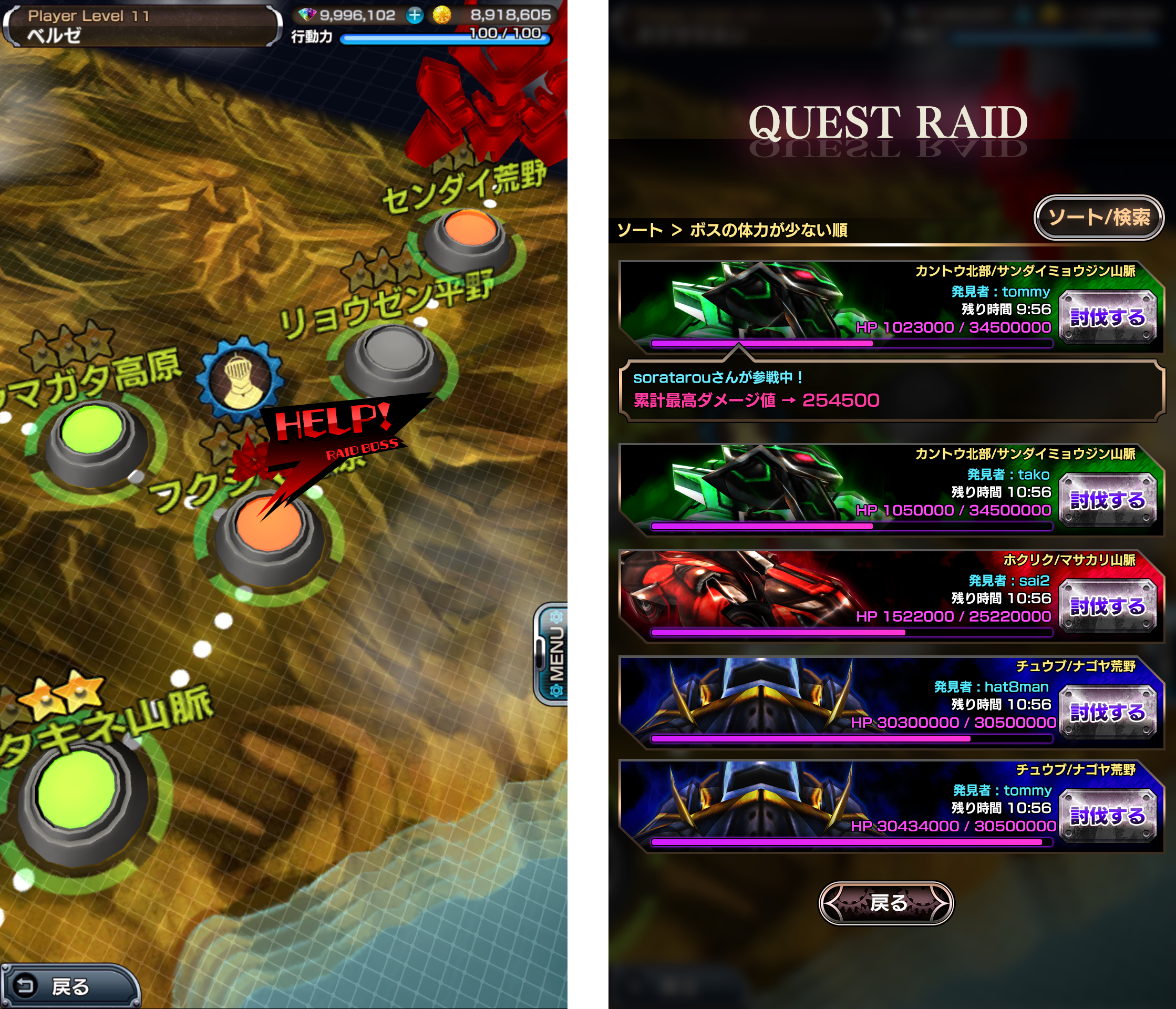Attack tommy's Kanto raid boss (討伐する)
Image resolution: width=1176 pixels, height=1009 pixels.
[1107, 317]
